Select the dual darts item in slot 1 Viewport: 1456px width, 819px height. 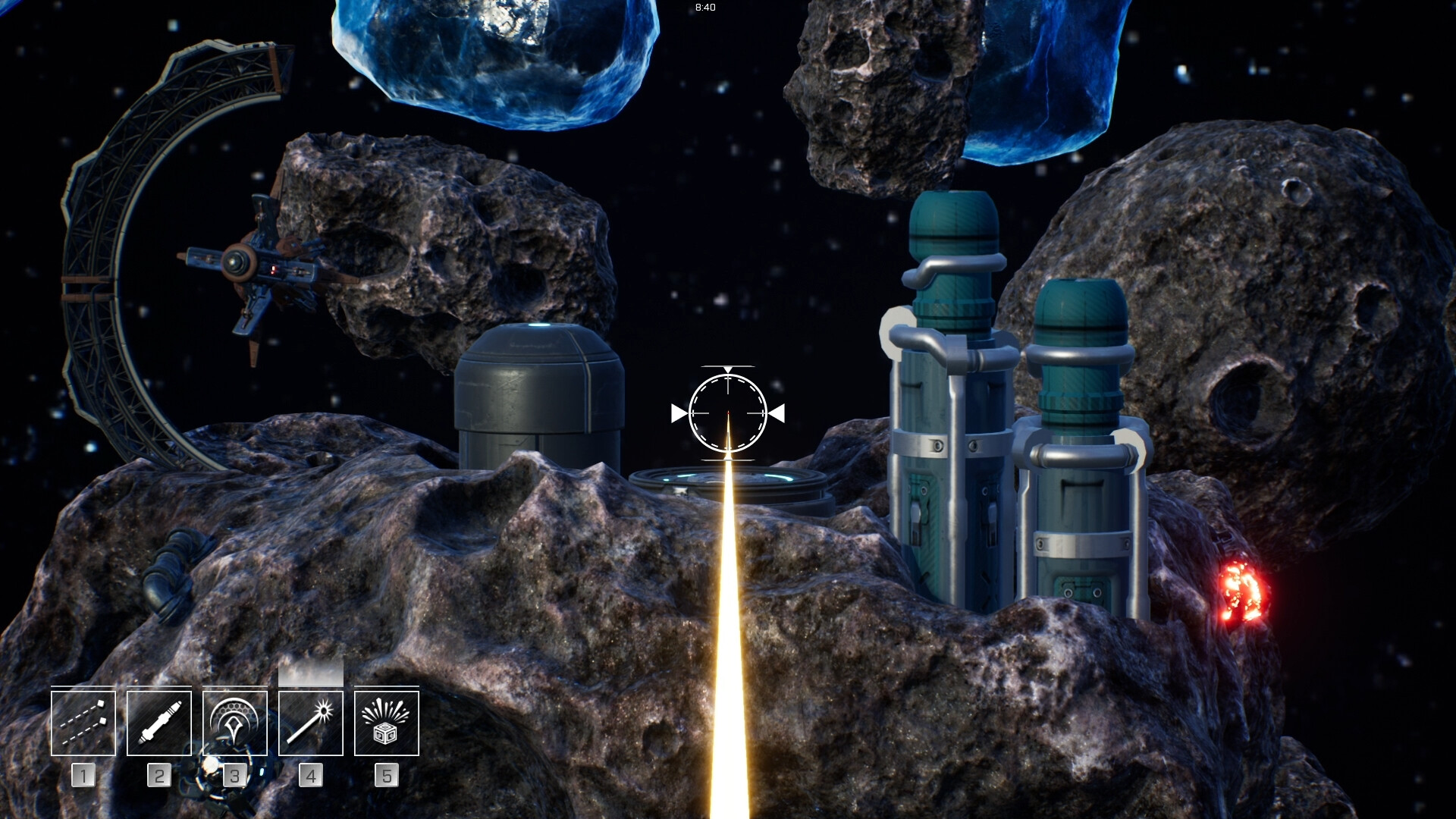pos(83,722)
